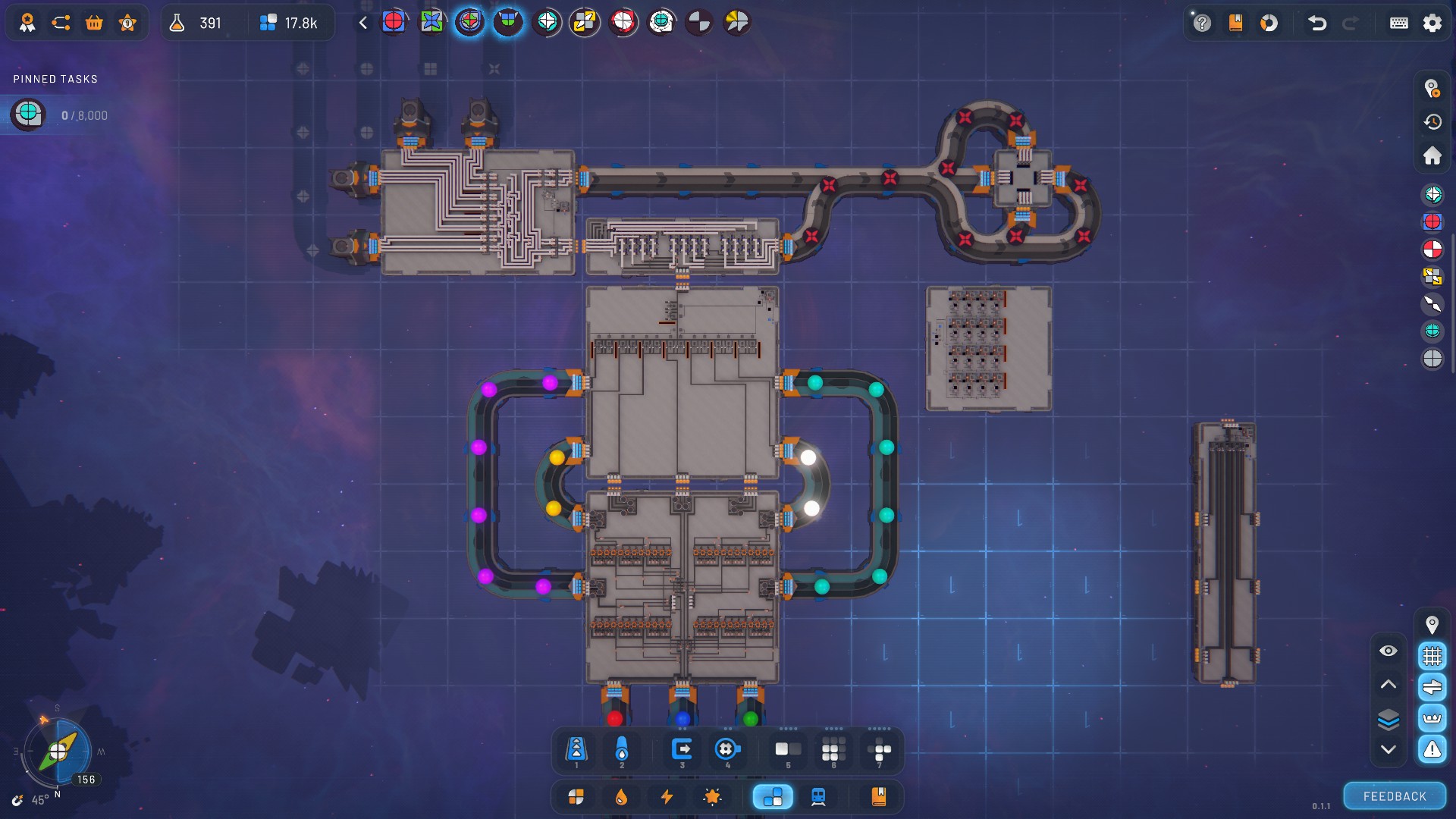Switch to the lightning bolt wires category
The image size is (1456, 819).
[x=667, y=796]
